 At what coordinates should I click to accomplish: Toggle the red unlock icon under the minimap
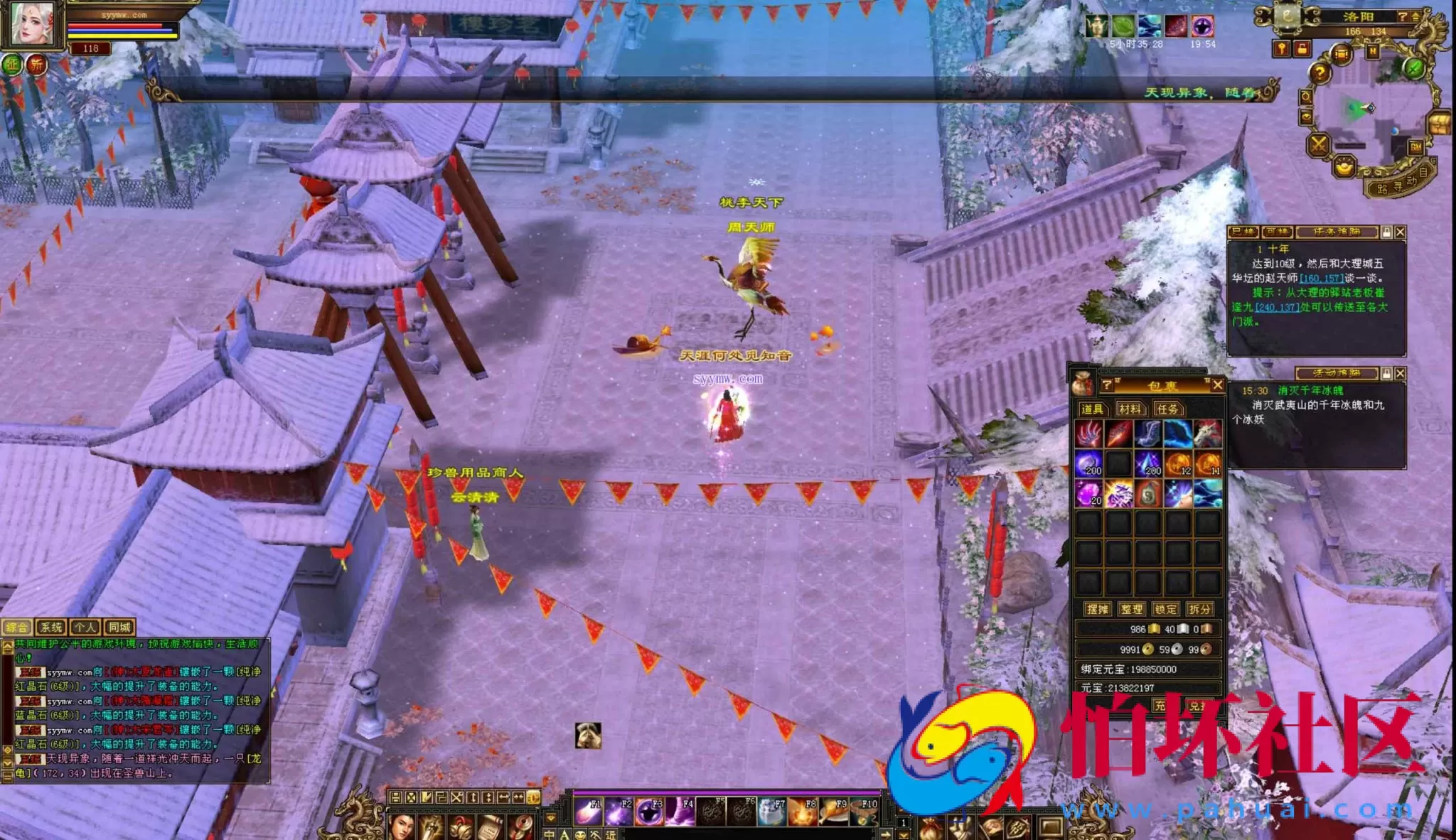coord(1302,49)
